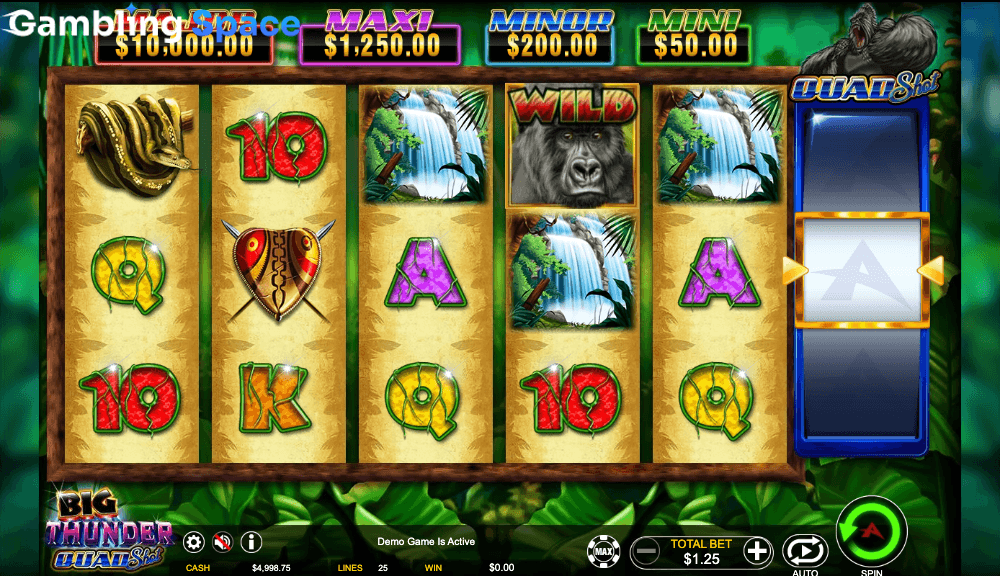Image resolution: width=1000 pixels, height=576 pixels.
Task: Toggle the muted sound icon
Action: (223, 542)
